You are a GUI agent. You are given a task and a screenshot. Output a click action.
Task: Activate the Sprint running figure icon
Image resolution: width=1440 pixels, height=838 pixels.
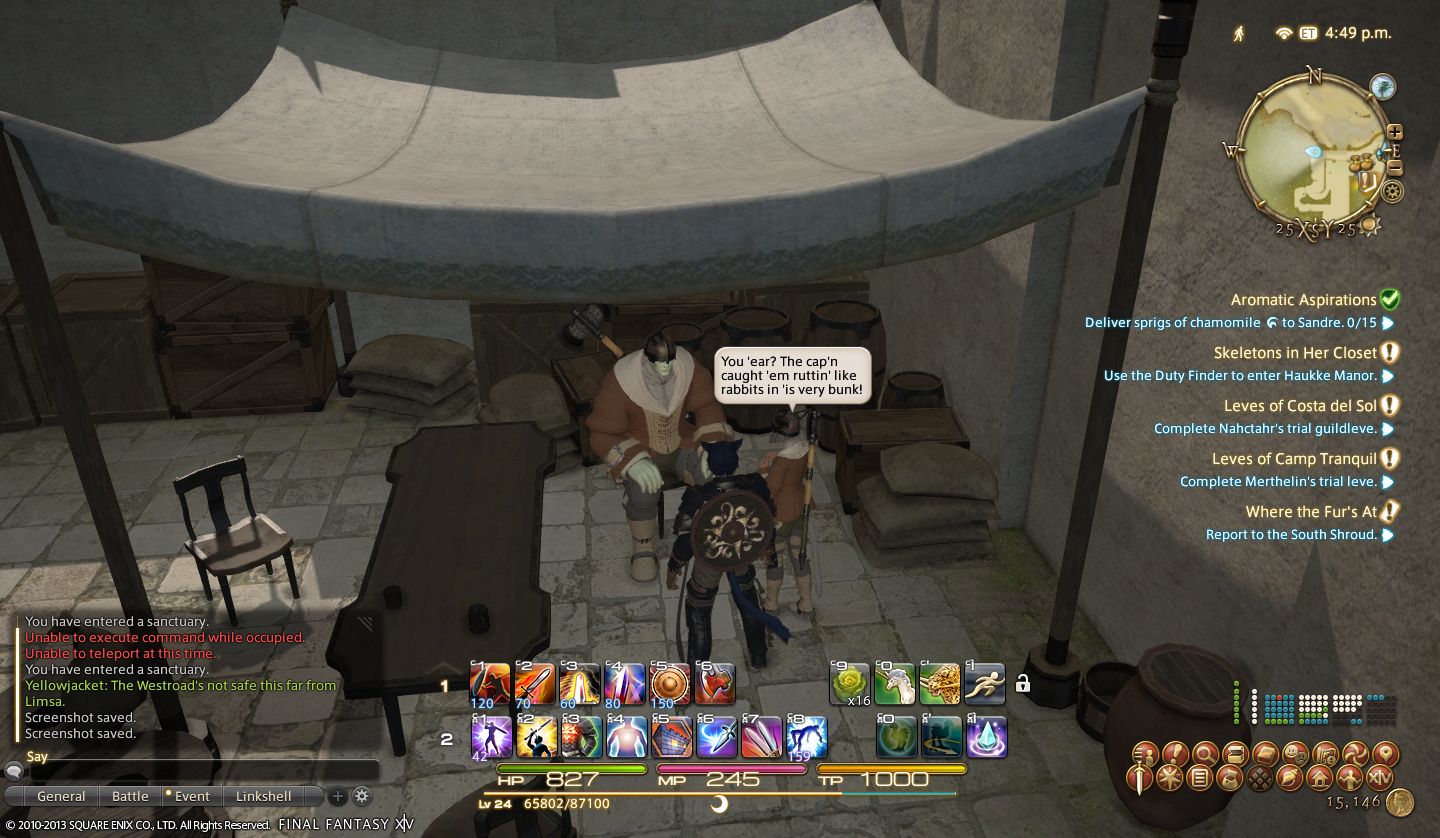(x=985, y=685)
